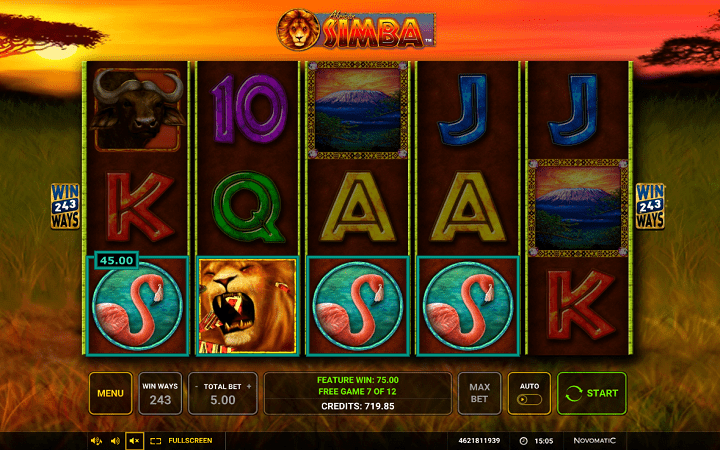Image resolution: width=720 pixels, height=450 pixels.
Task: Decrease total bet with the minus
Action: [x=195, y=385]
